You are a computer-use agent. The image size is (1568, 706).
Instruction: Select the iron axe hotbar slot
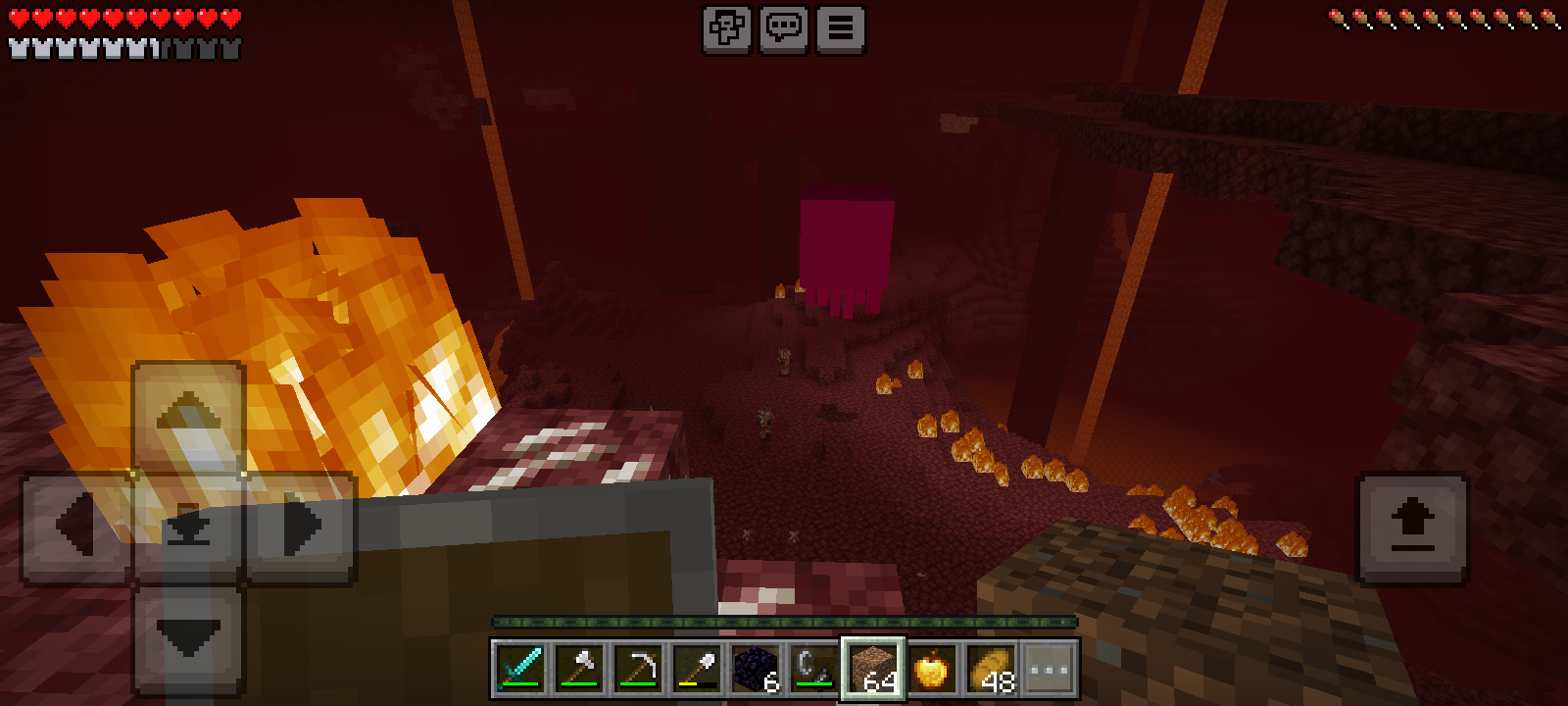(x=579, y=669)
